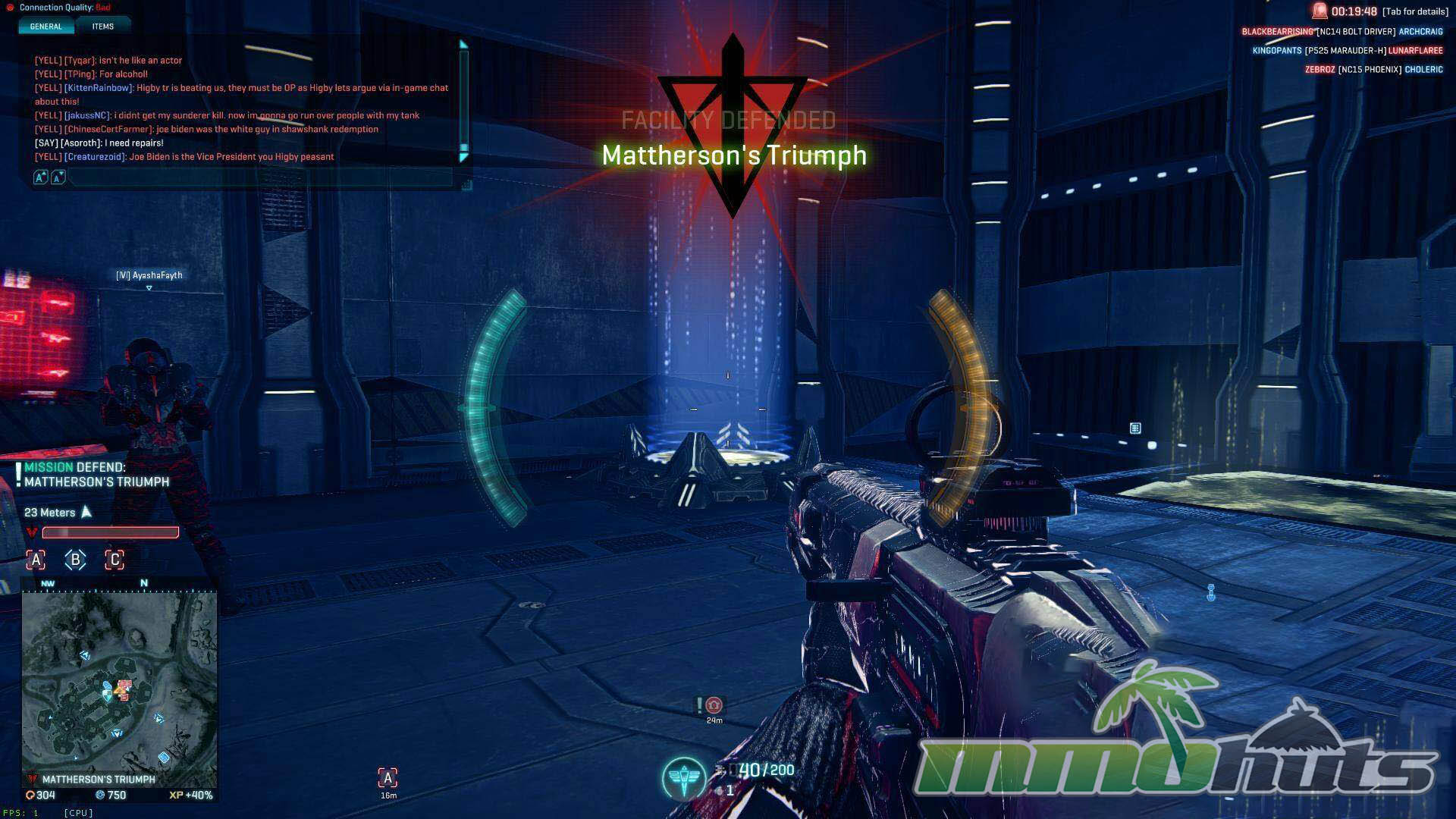Click the Mission Defend objective tracker
Image resolution: width=1456 pixels, height=819 pixels.
click(96, 475)
